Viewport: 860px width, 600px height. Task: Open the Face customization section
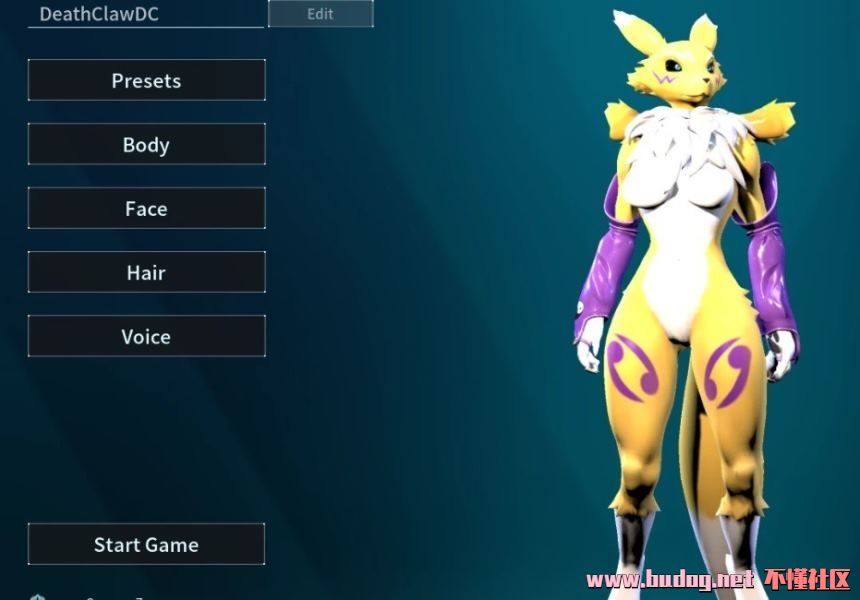click(x=146, y=209)
